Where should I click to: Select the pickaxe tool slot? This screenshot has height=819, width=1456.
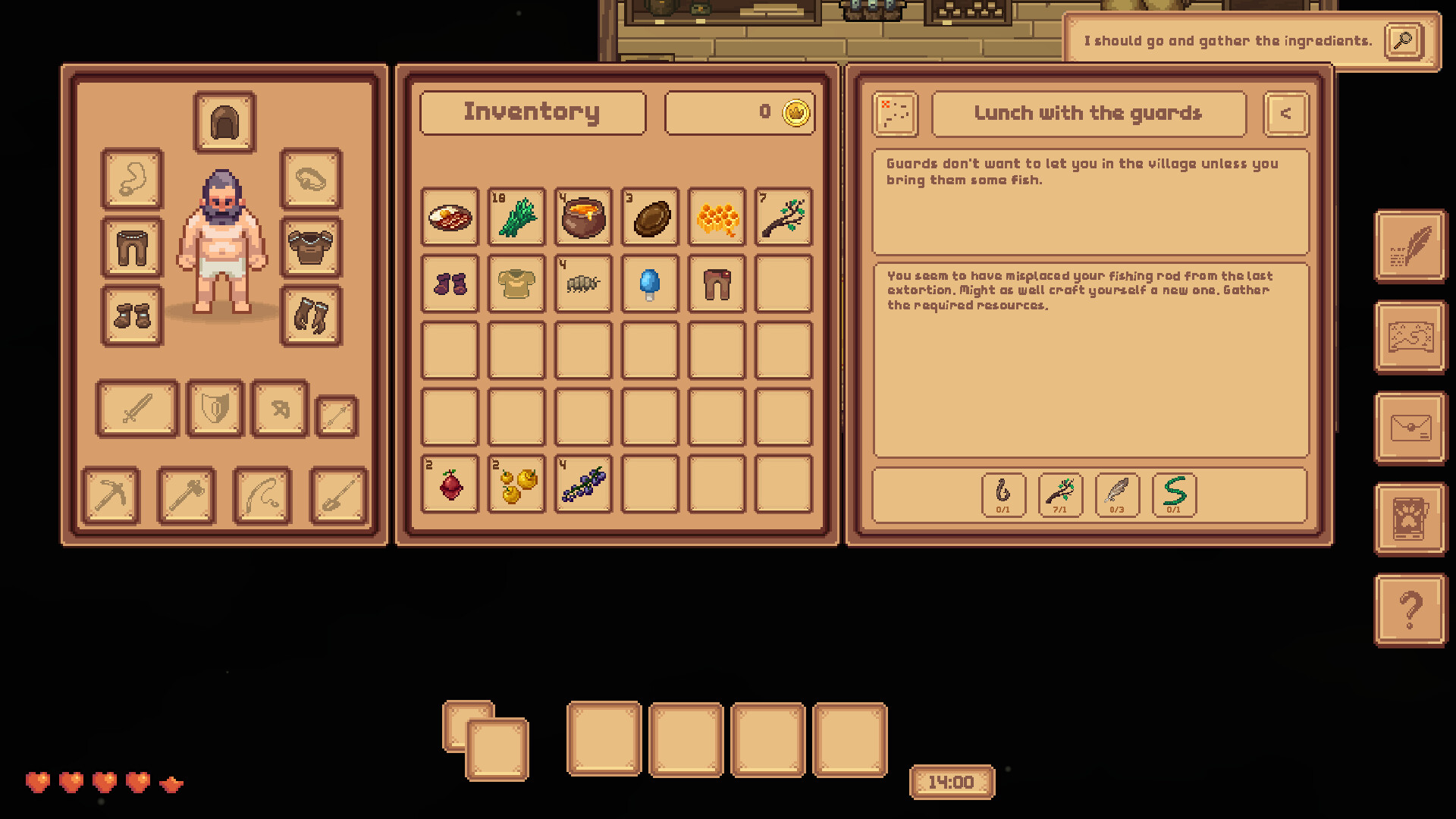tap(111, 496)
